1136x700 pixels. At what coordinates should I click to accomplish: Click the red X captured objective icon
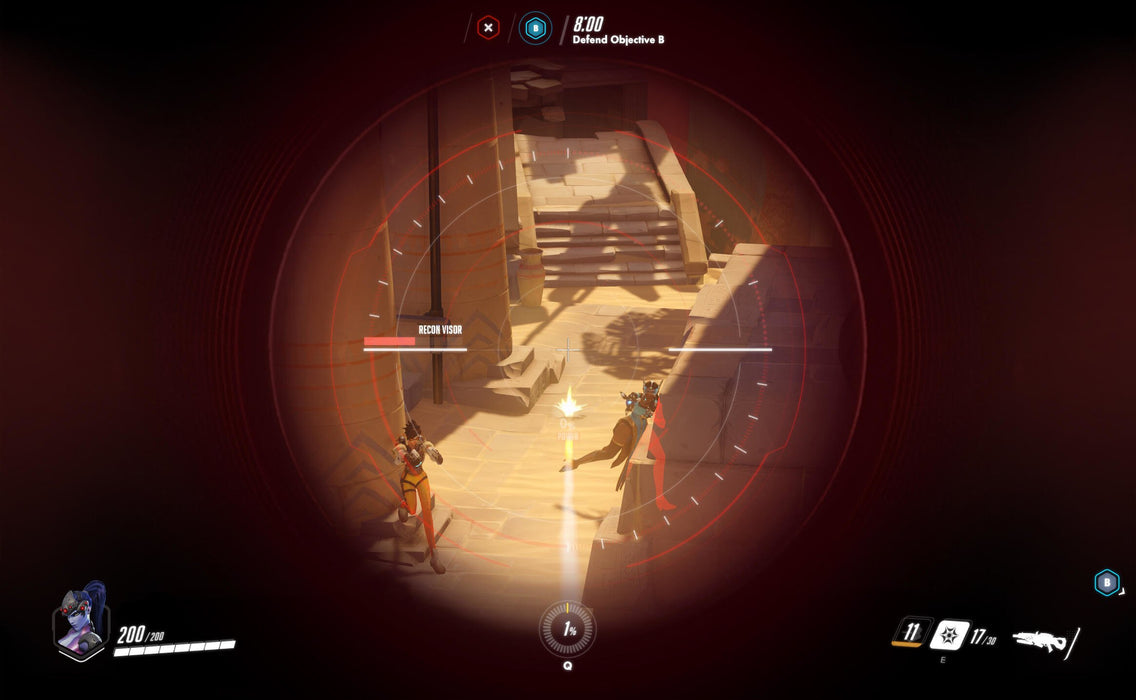pyautogui.click(x=488, y=28)
